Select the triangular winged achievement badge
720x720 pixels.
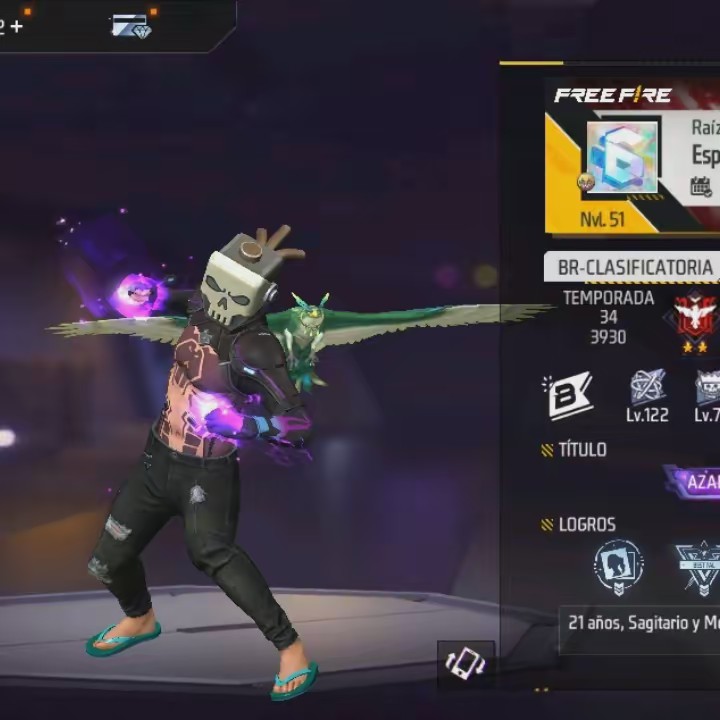pyautogui.click(x=699, y=567)
